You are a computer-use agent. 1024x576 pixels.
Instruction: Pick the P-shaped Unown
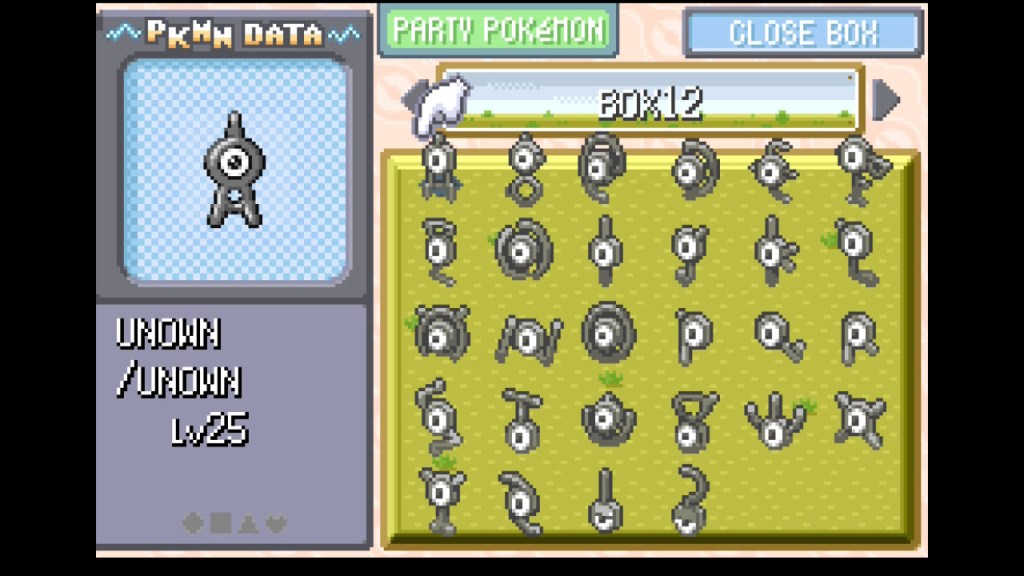[692, 334]
